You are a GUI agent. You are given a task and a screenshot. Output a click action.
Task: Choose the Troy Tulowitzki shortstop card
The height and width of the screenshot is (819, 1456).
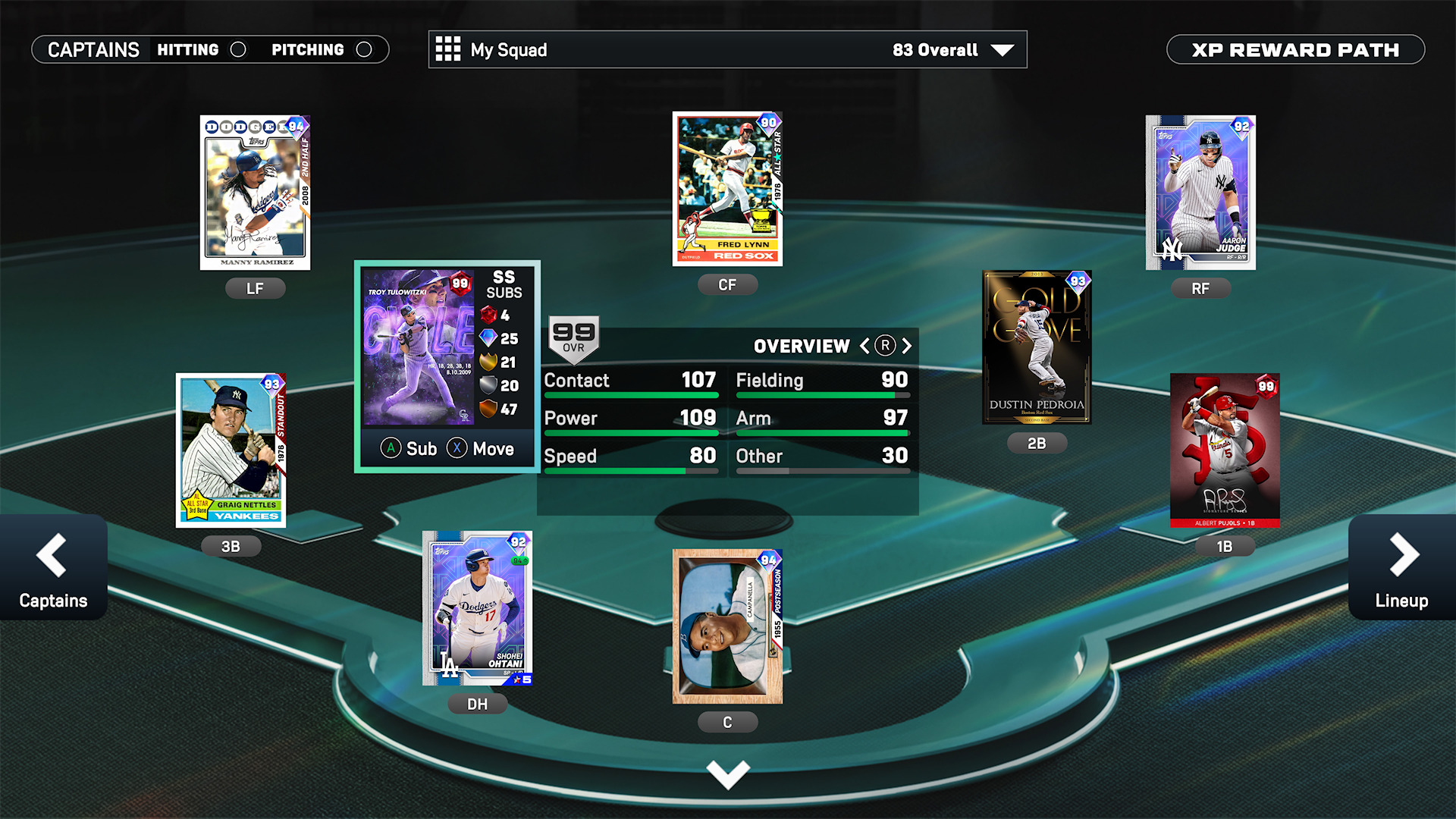[x=419, y=347]
